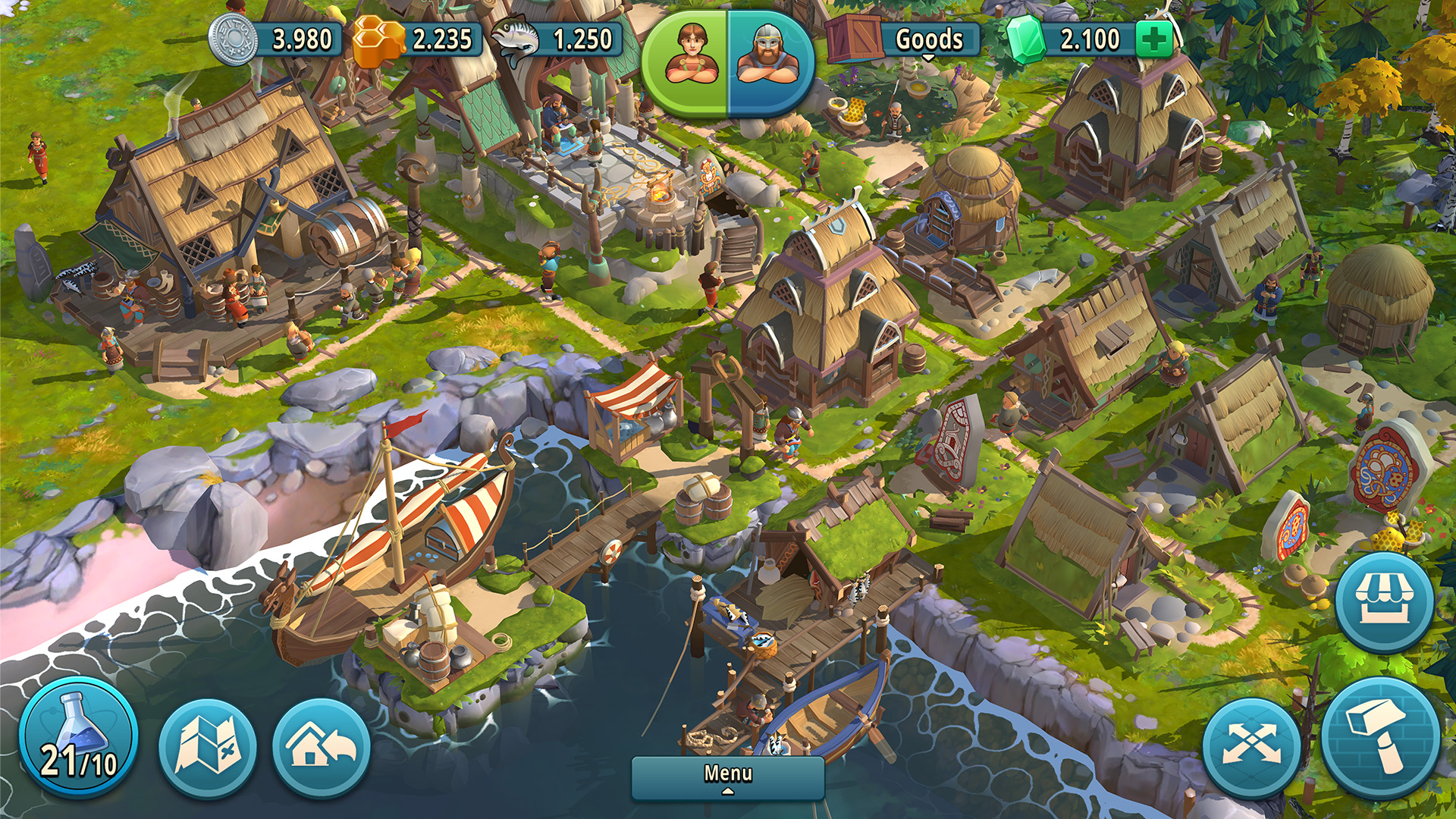Open the shop stall button

1383,602
